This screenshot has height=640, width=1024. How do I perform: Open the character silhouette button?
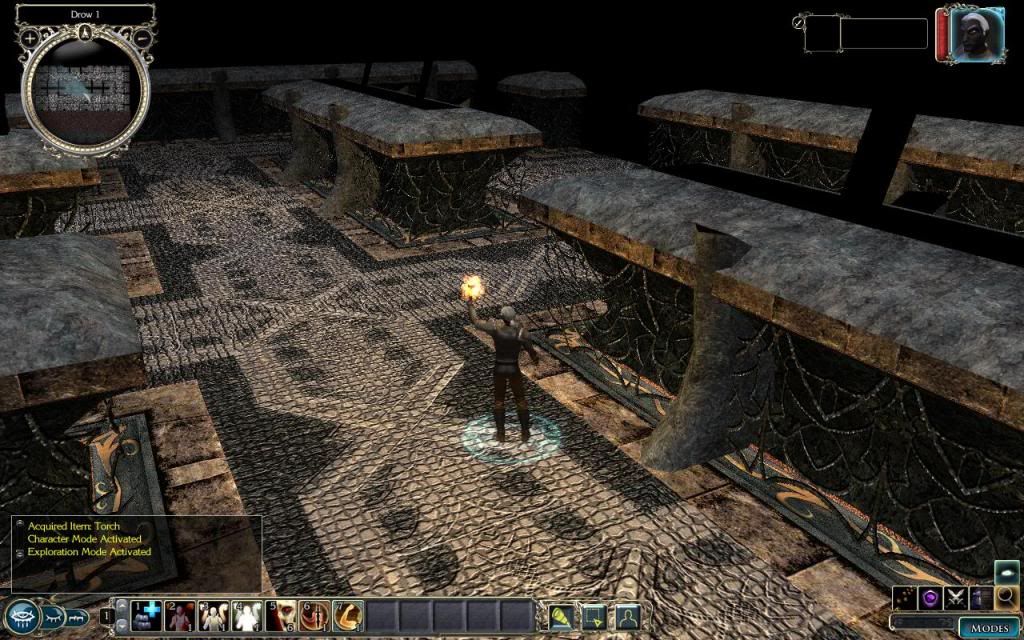(x=627, y=616)
